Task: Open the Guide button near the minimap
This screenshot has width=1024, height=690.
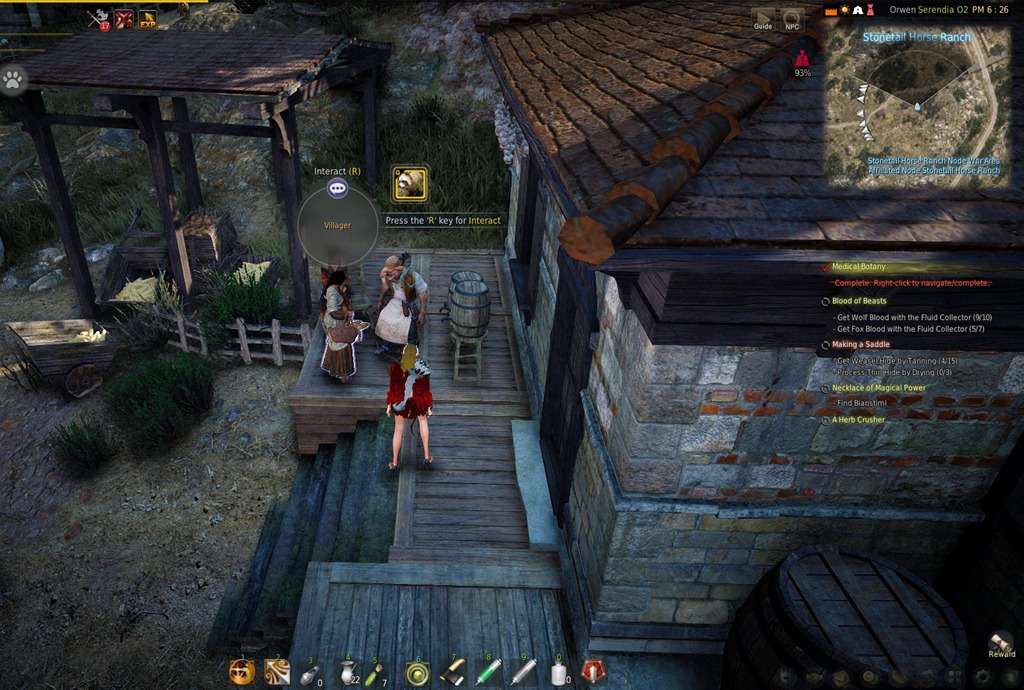Action: click(x=763, y=20)
